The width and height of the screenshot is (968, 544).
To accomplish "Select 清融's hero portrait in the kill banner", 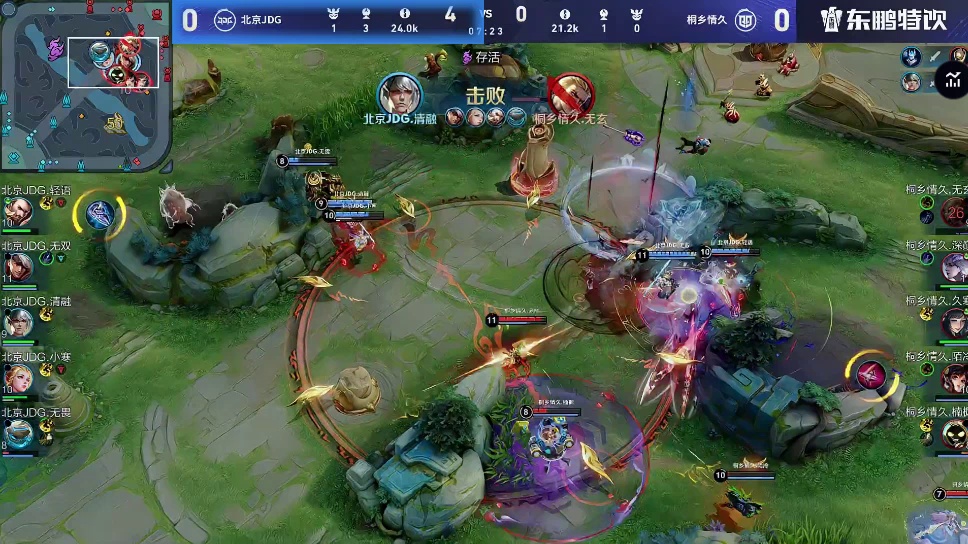I will [x=400, y=94].
